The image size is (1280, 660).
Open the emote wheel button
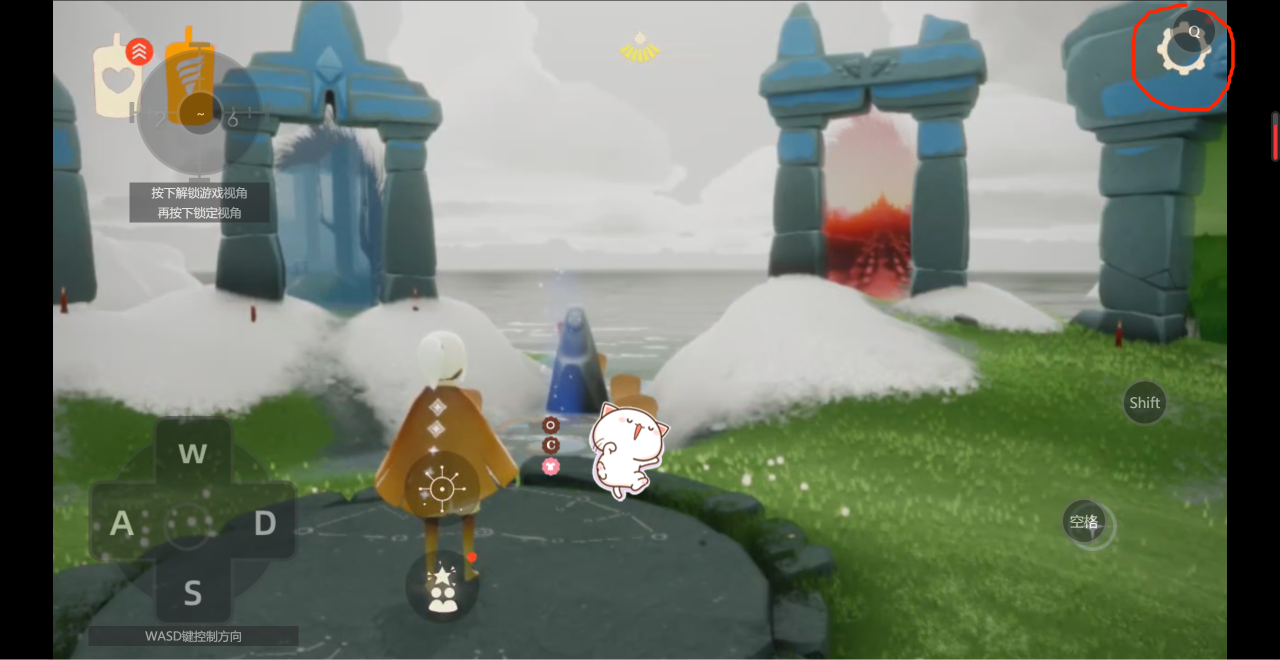point(441,489)
